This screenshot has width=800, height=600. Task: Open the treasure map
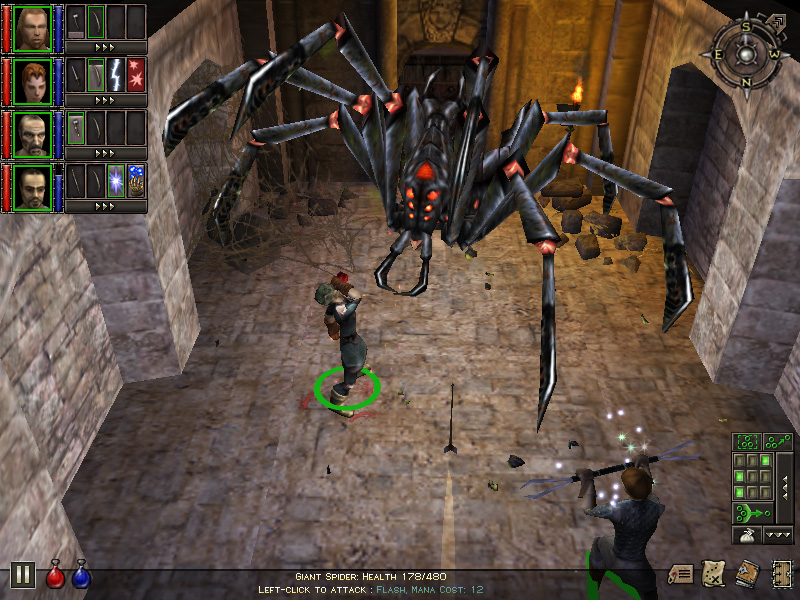[714, 573]
